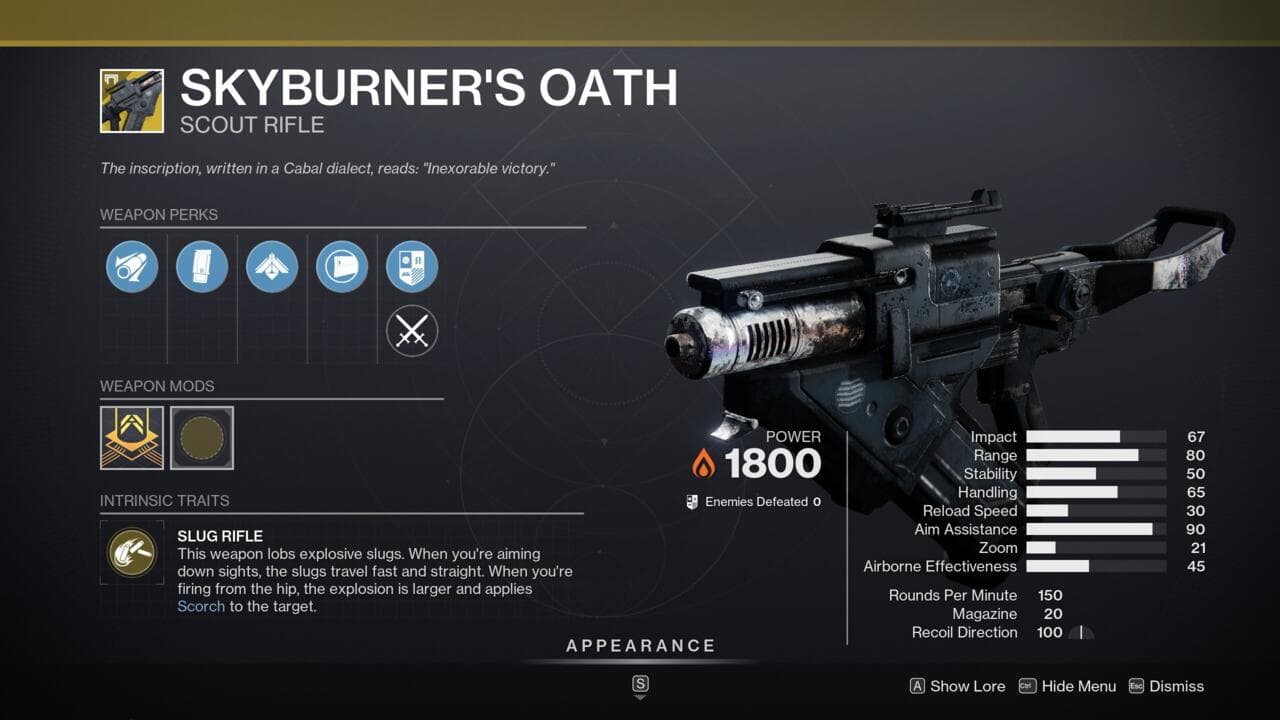Select the barrel perk icon
Screen dimensions: 1280x720
(132, 267)
